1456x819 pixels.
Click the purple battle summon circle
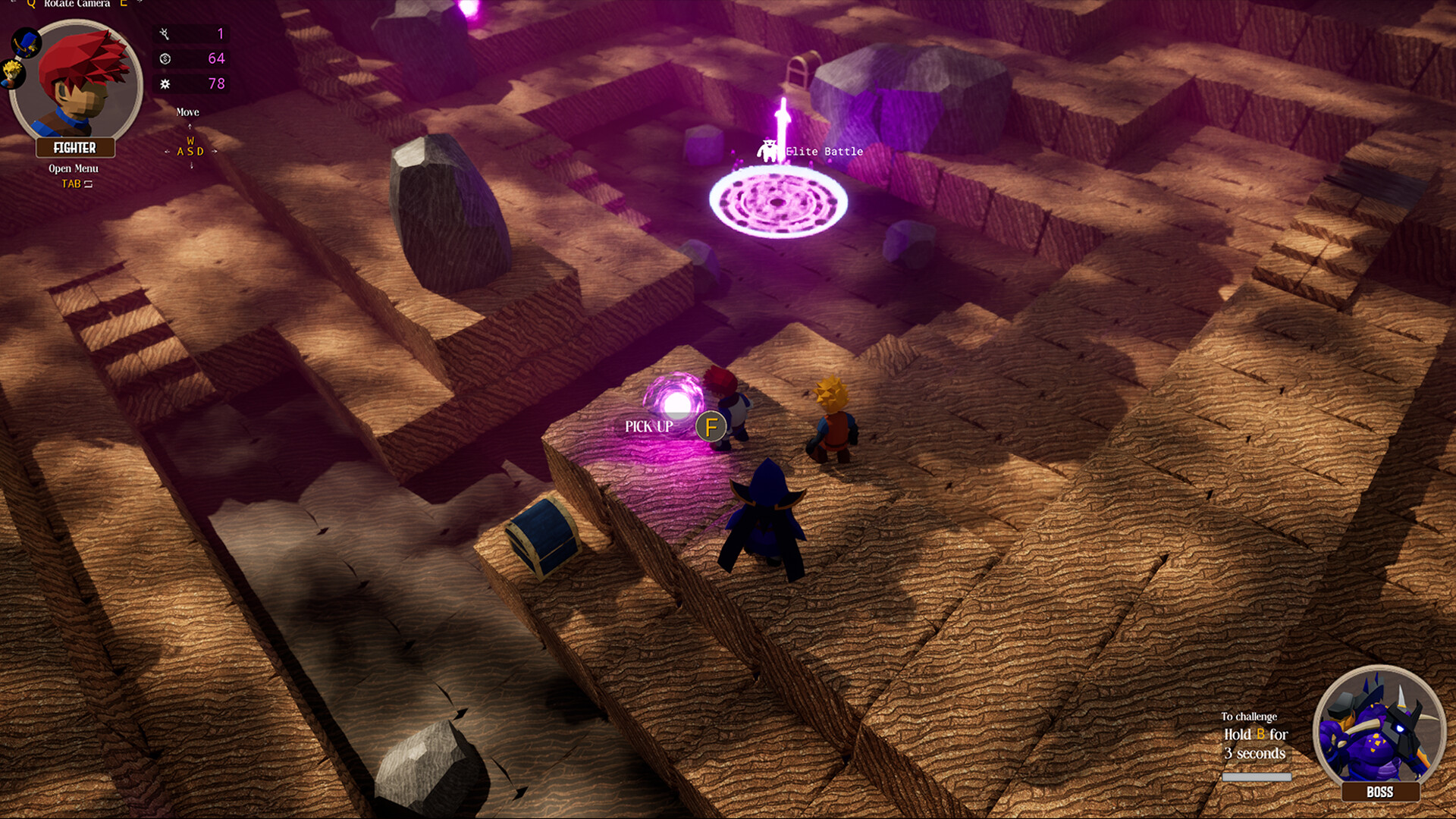coord(777,203)
